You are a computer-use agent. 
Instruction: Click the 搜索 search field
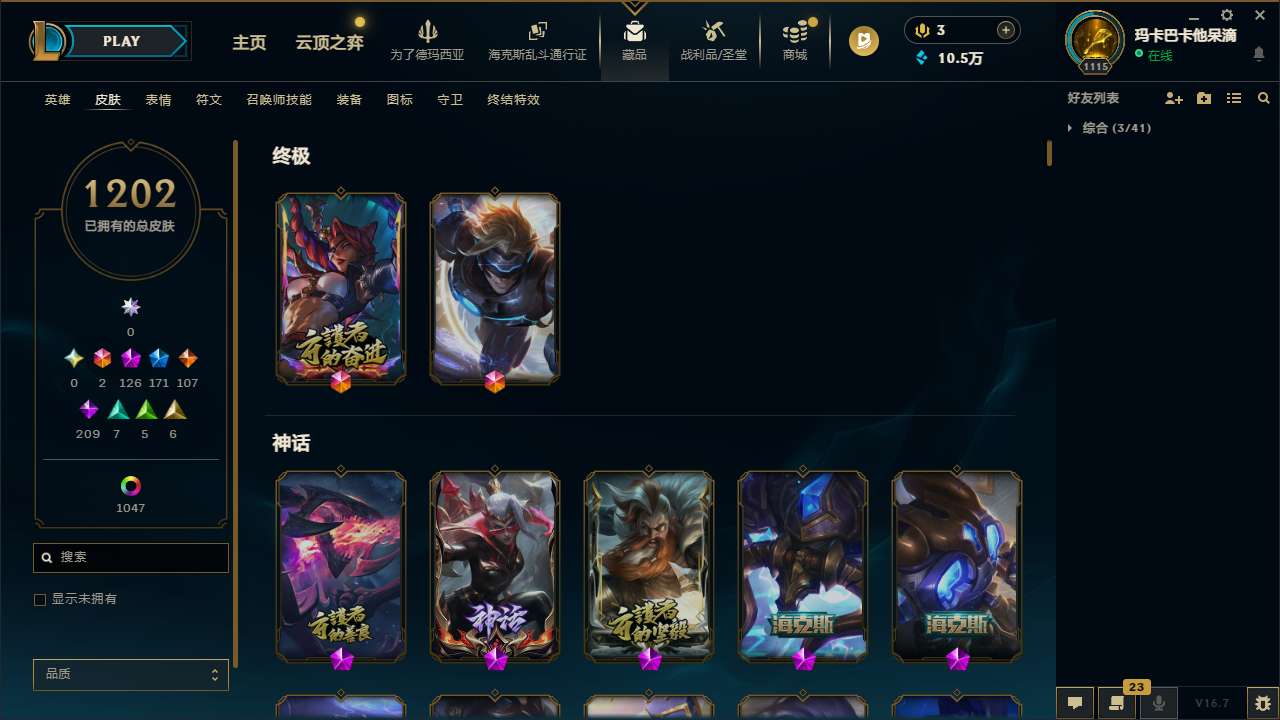(x=130, y=557)
